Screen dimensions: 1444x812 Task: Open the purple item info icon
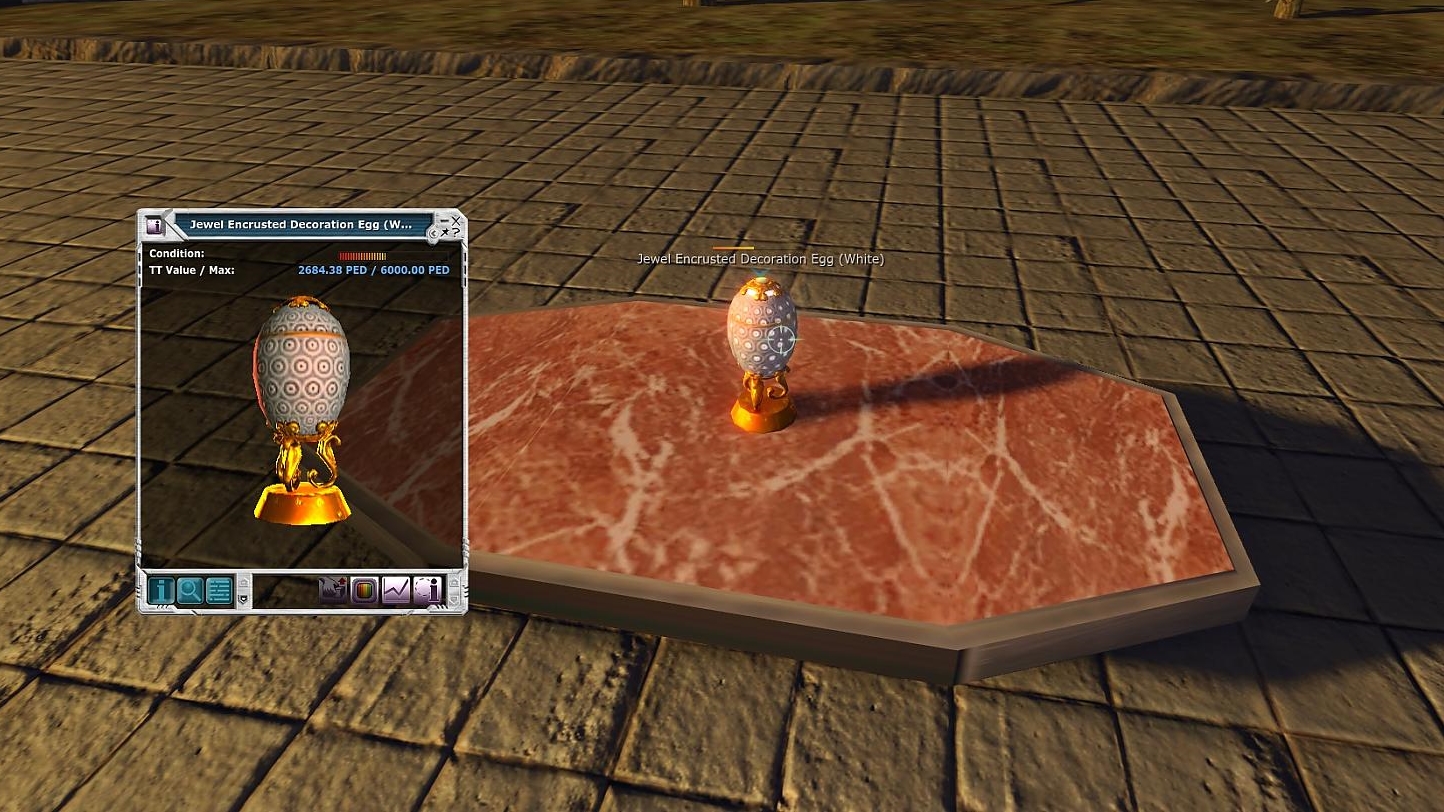427,591
